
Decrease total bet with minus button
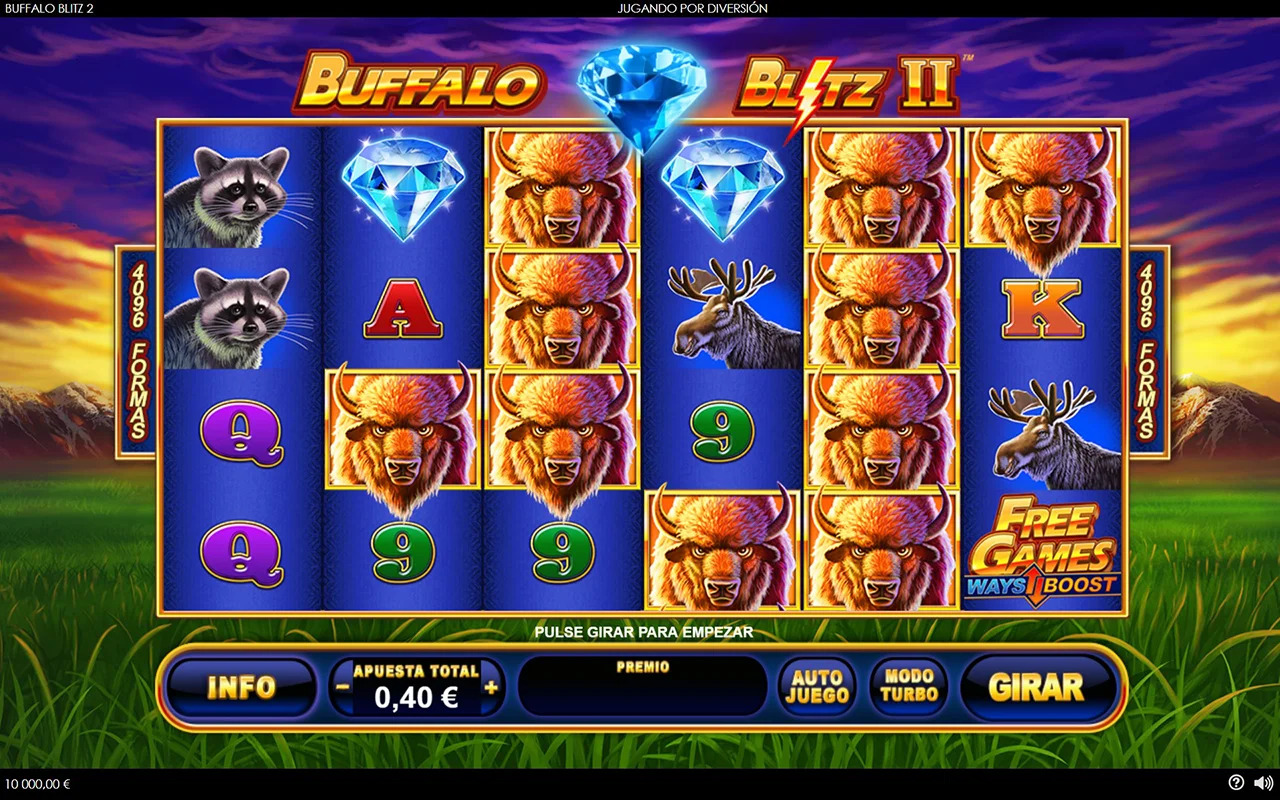pos(343,687)
